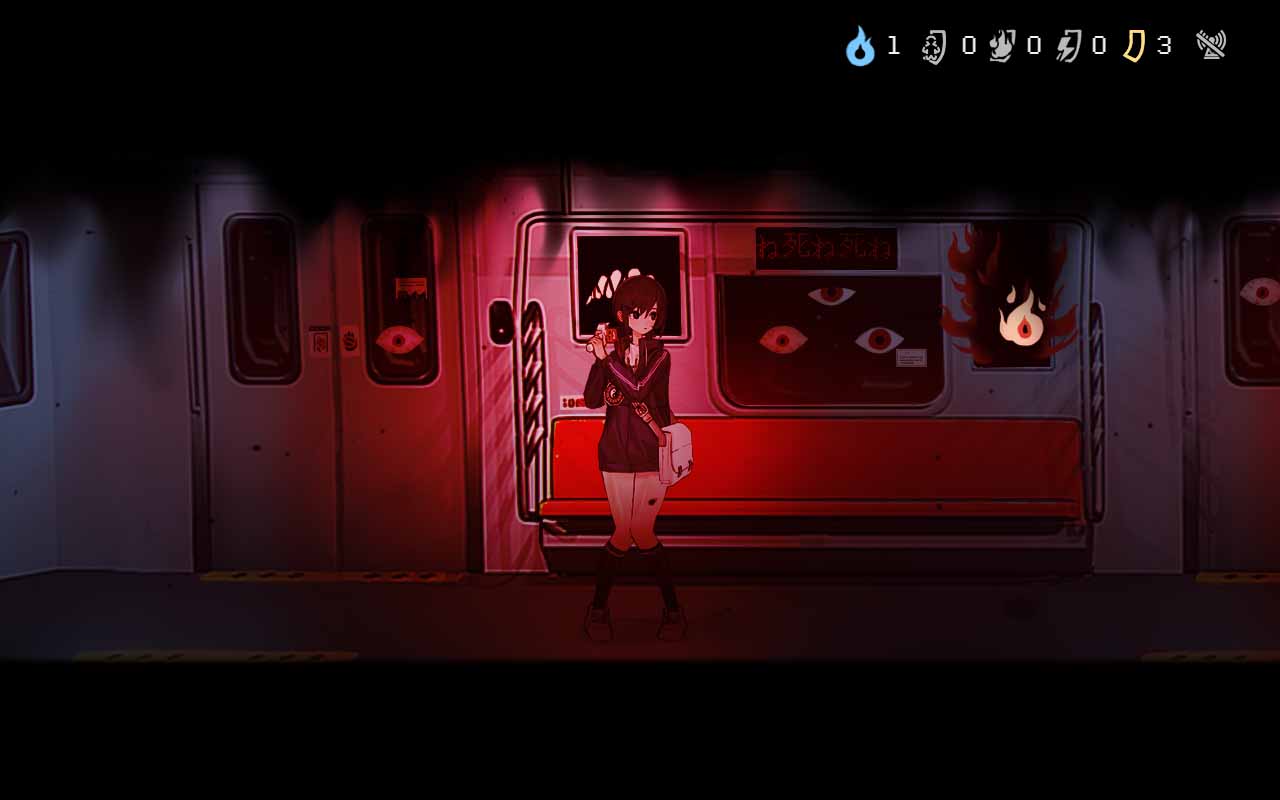The height and width of the screenshot is (800, 1280).
Task: Click the warning notice on the left train door
Action: 409,285
